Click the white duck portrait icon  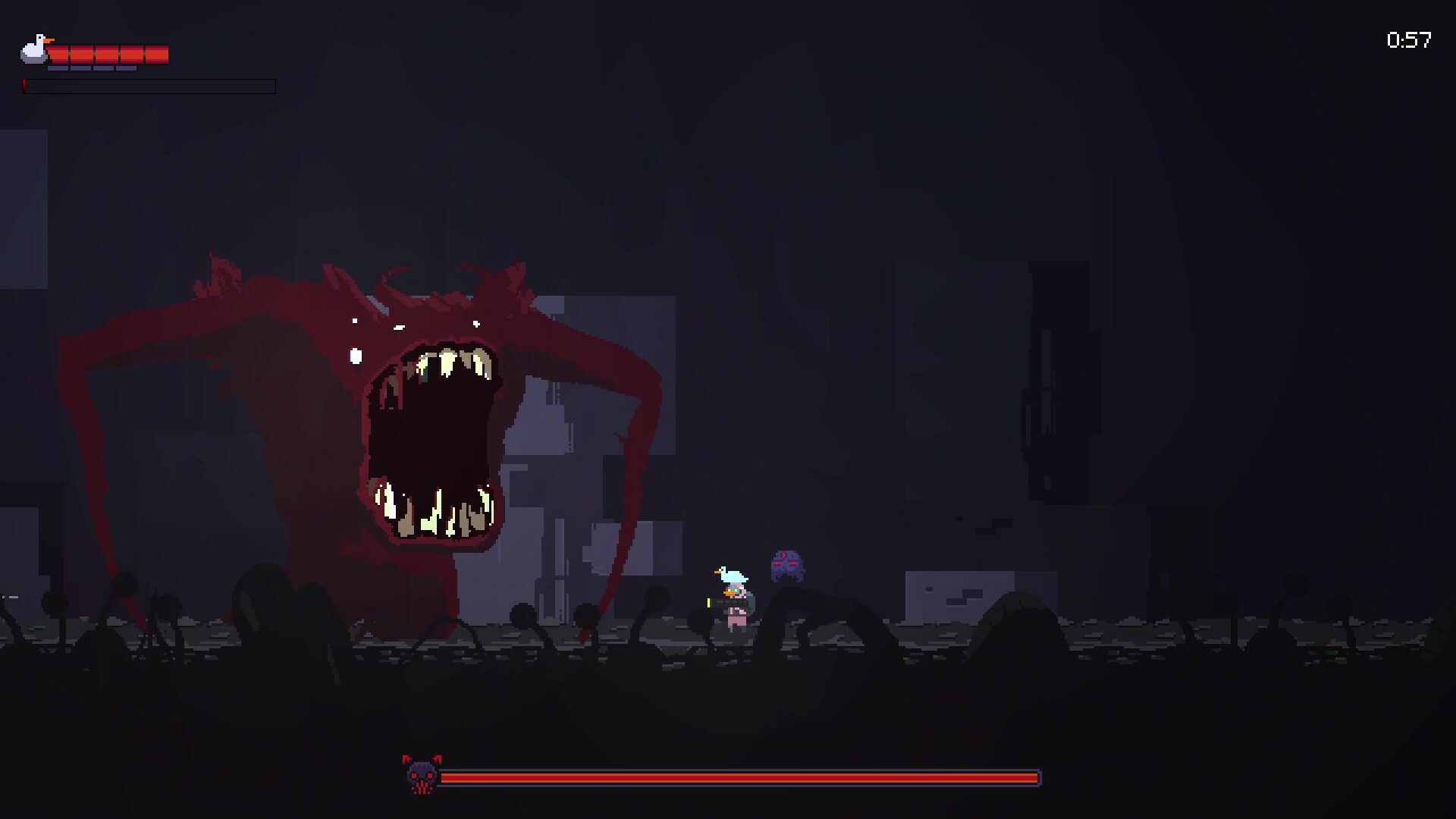(34, 52)
